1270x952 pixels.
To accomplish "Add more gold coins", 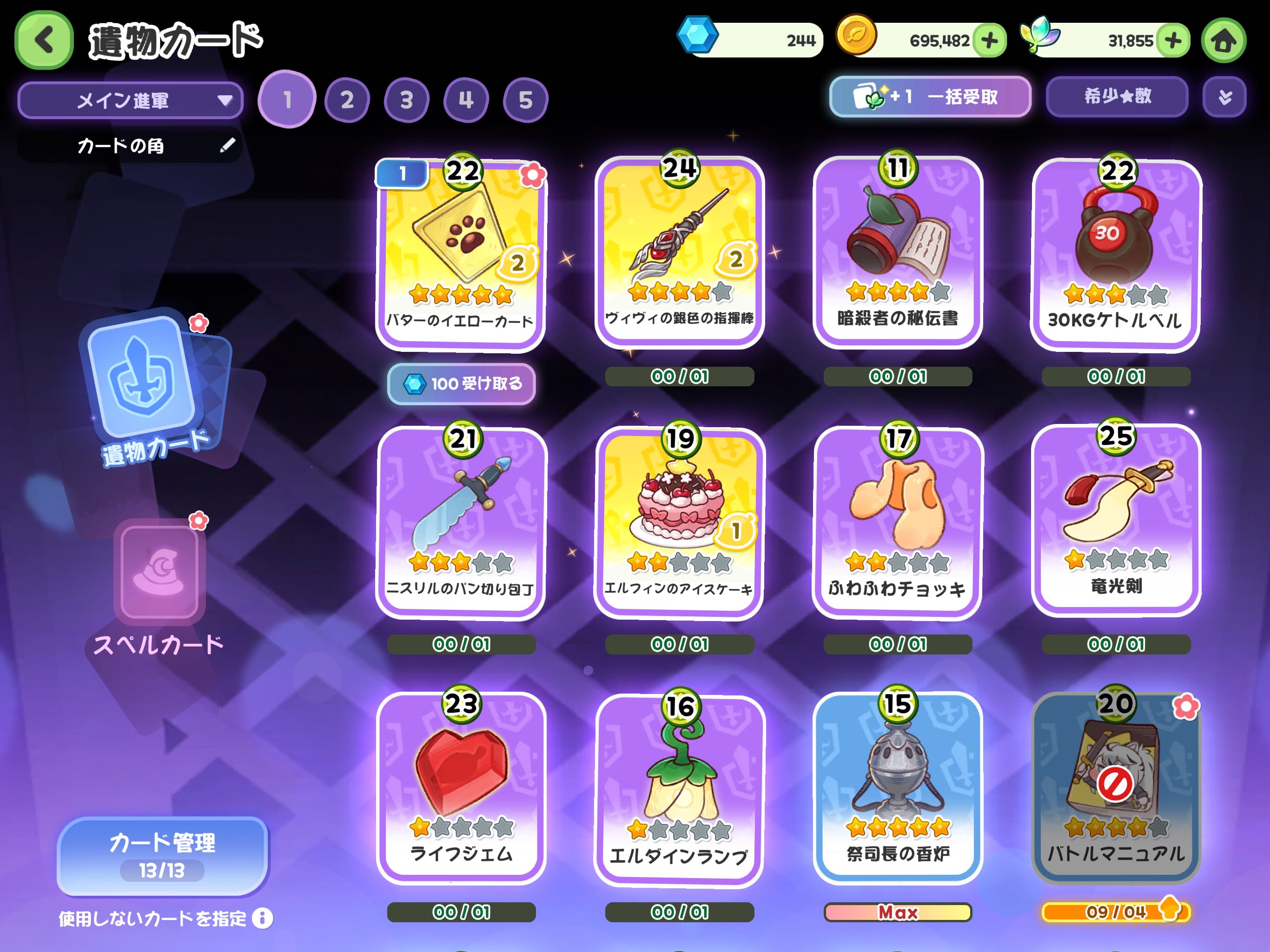I will click(x=990, y=41).
